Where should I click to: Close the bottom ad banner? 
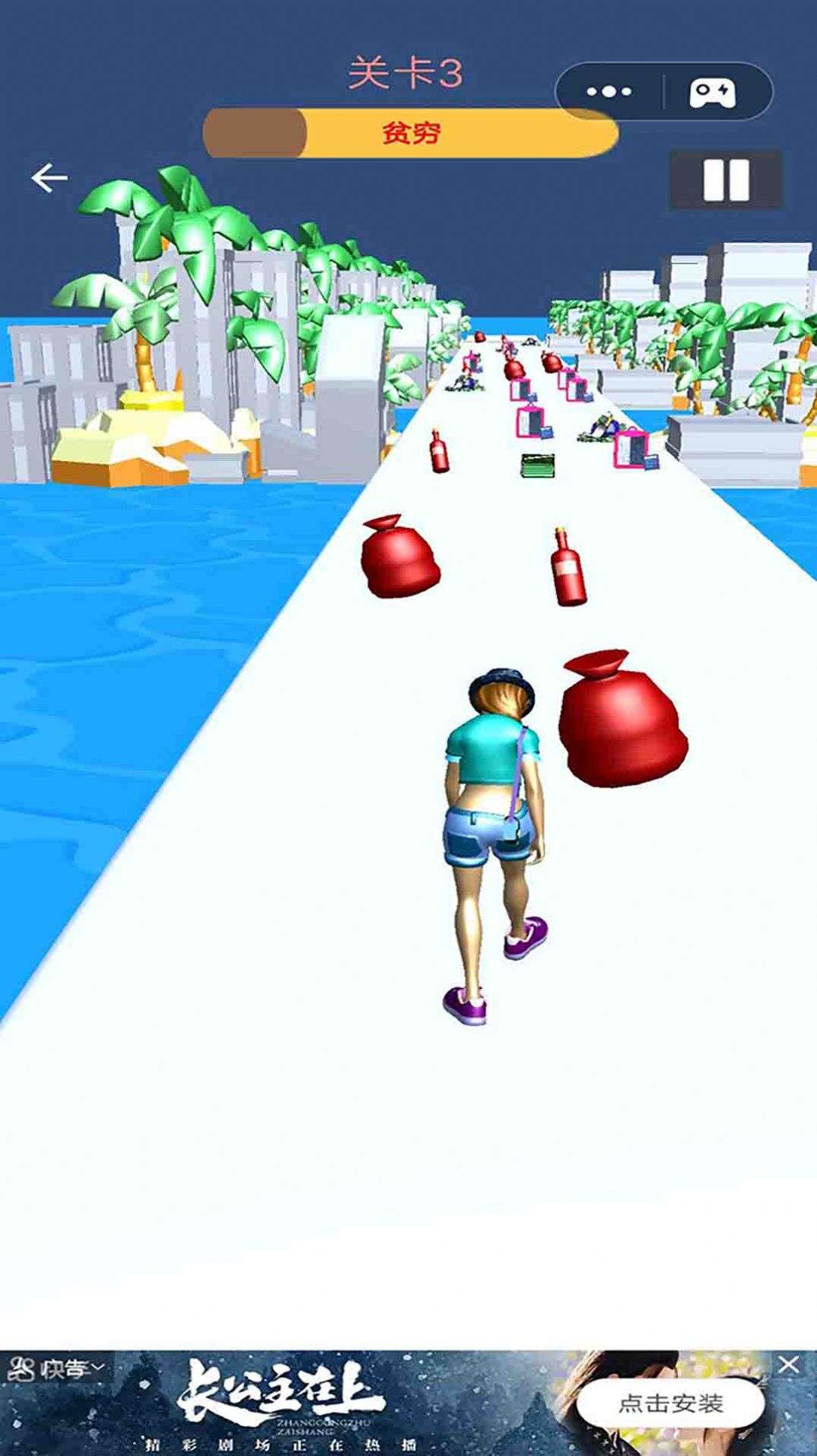[x=789, y=1365]
